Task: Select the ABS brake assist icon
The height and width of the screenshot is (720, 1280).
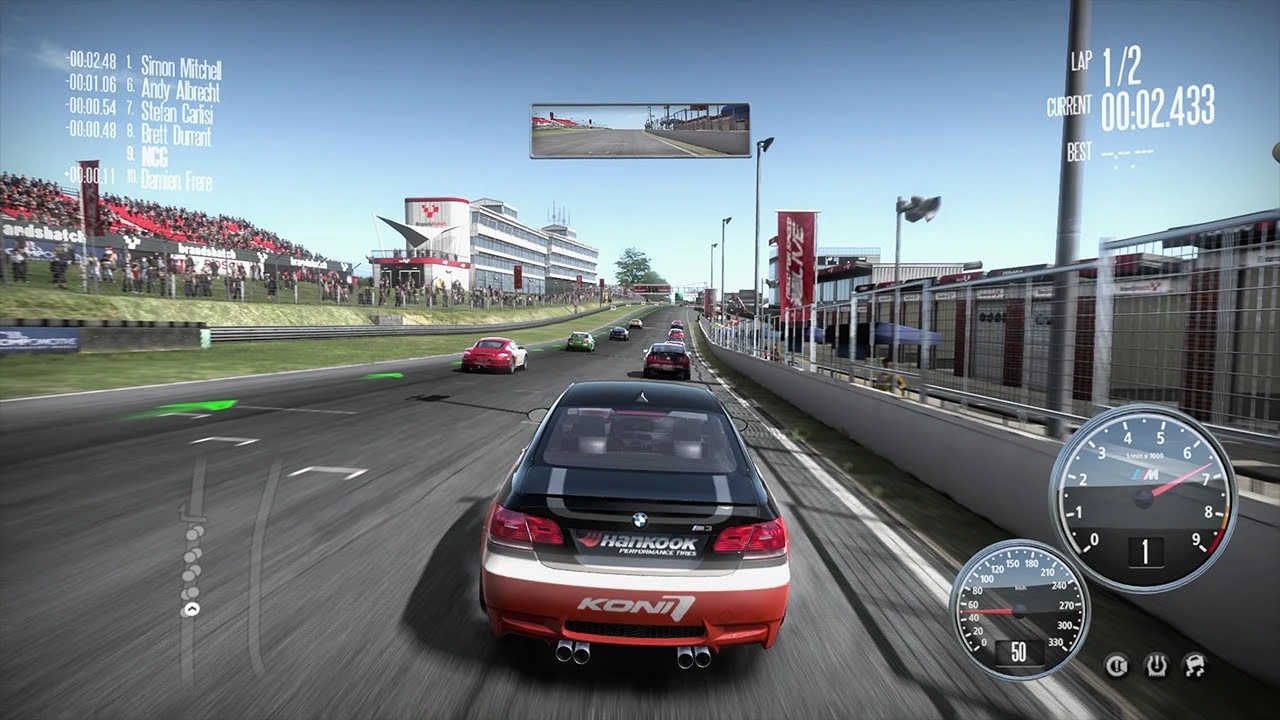Action: coord(1116,667)
